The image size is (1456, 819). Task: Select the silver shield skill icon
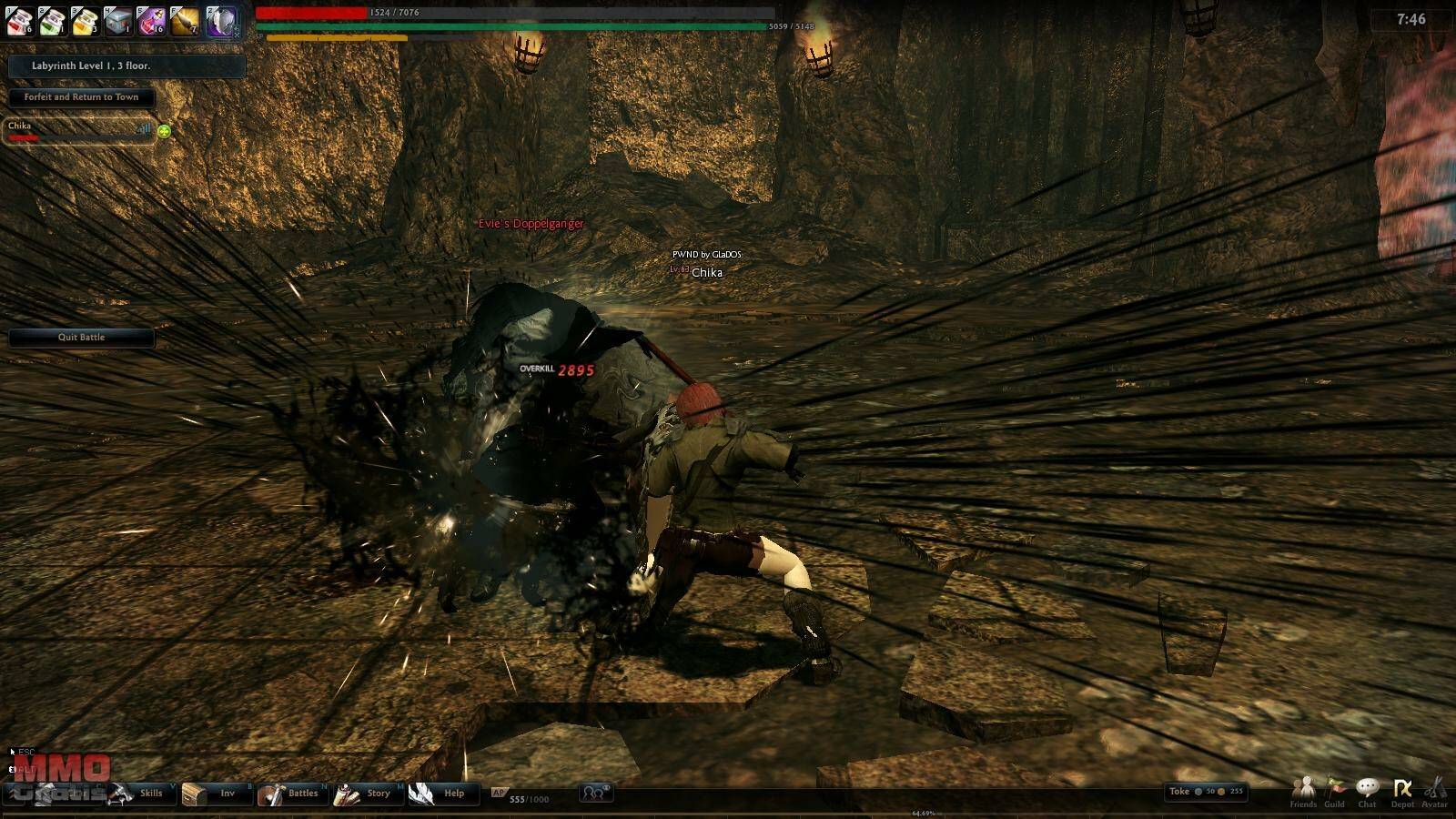219,21
